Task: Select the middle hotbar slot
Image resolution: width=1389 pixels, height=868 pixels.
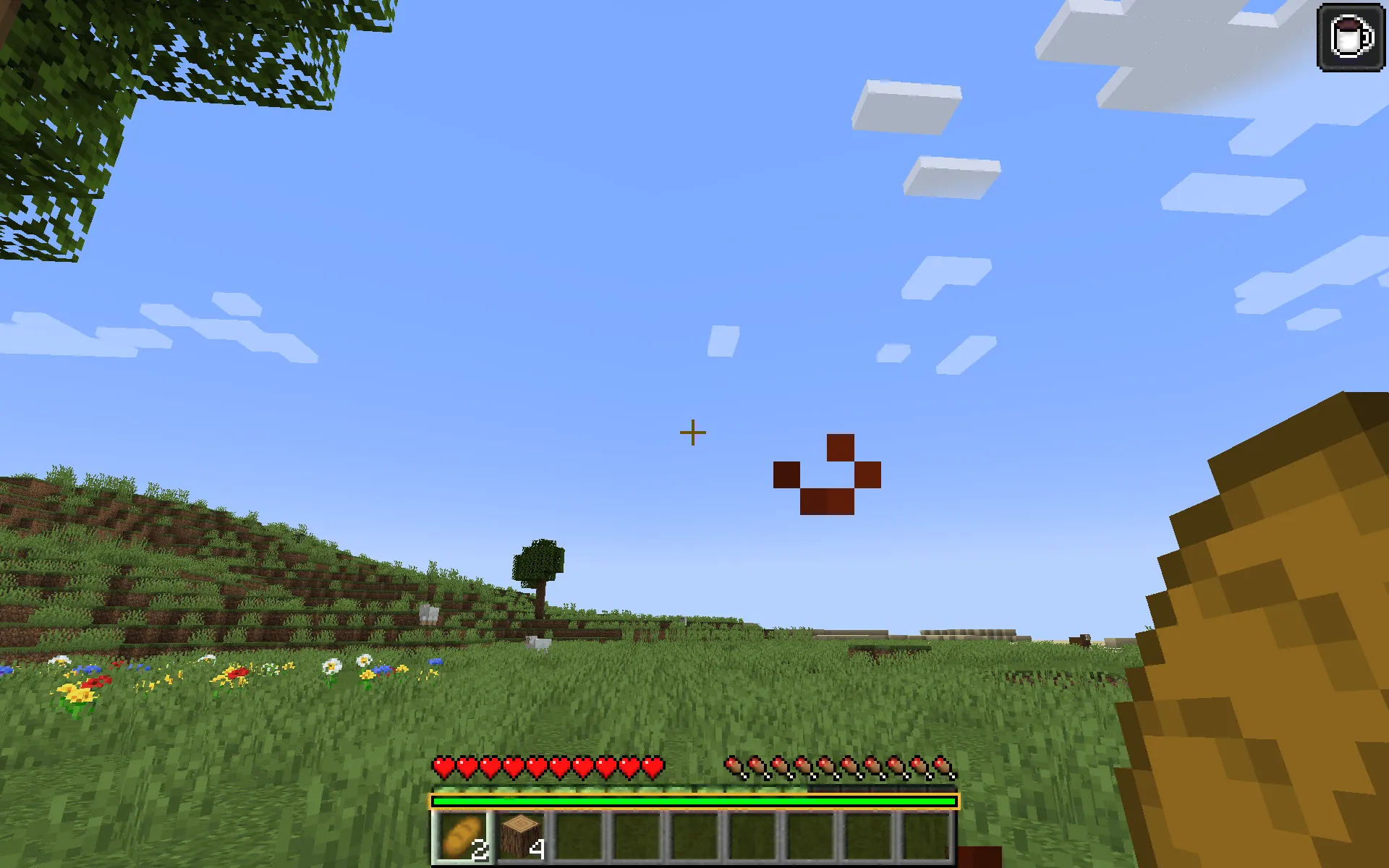Action: pos(694,835)
